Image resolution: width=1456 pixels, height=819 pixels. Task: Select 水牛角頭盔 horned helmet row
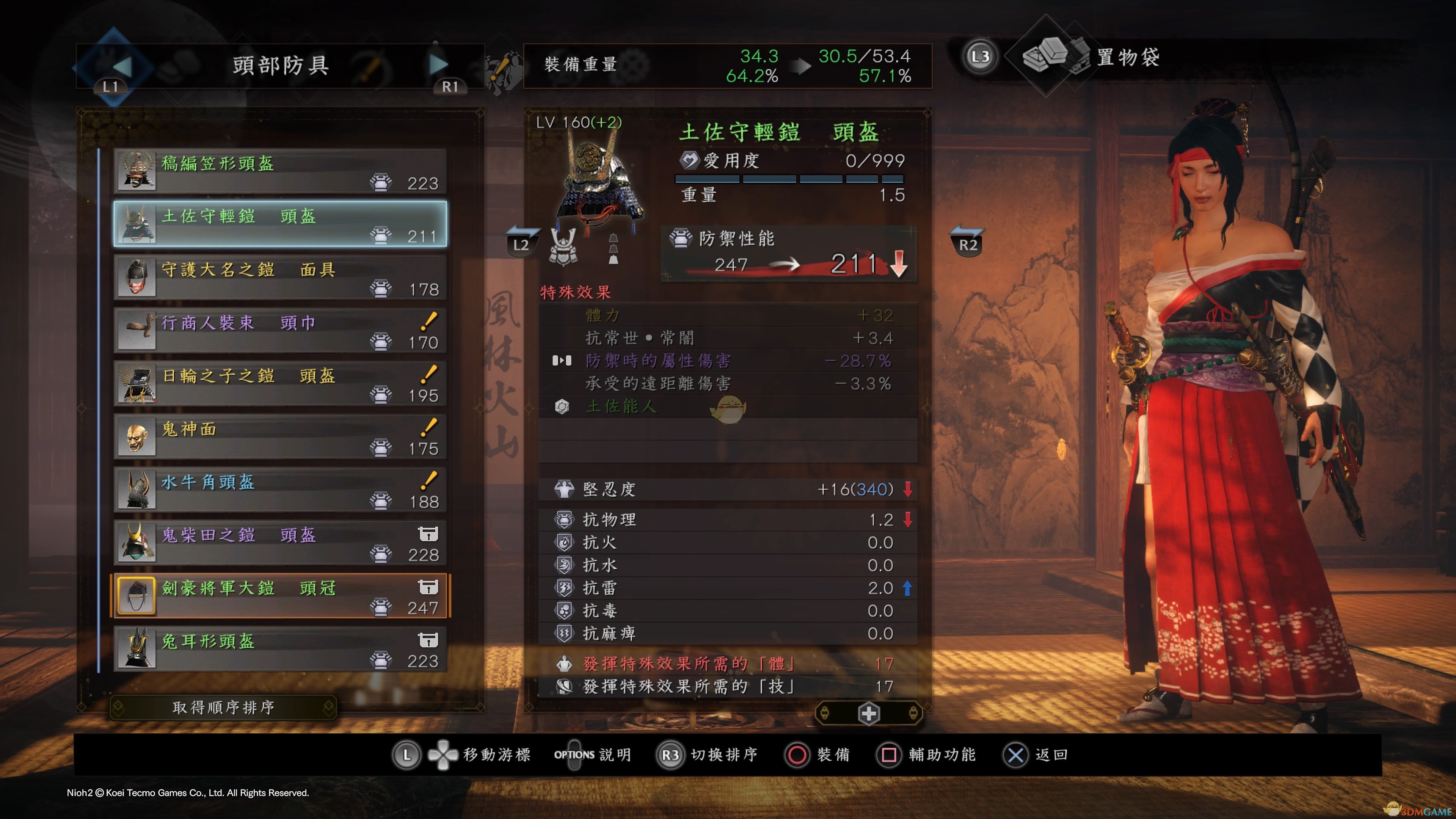point(280,490)
